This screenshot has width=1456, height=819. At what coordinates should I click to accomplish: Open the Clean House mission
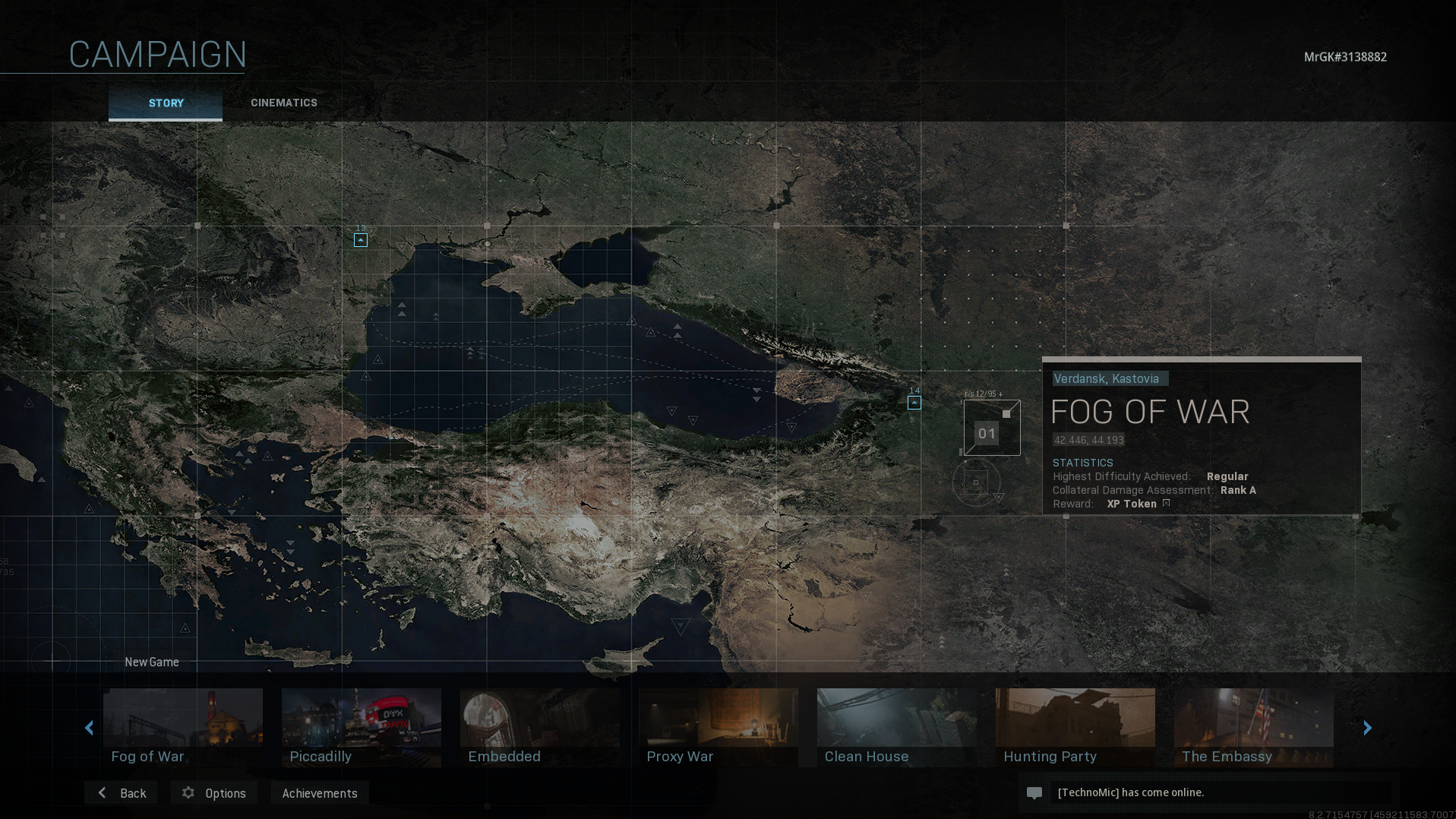tap(897, 727)
